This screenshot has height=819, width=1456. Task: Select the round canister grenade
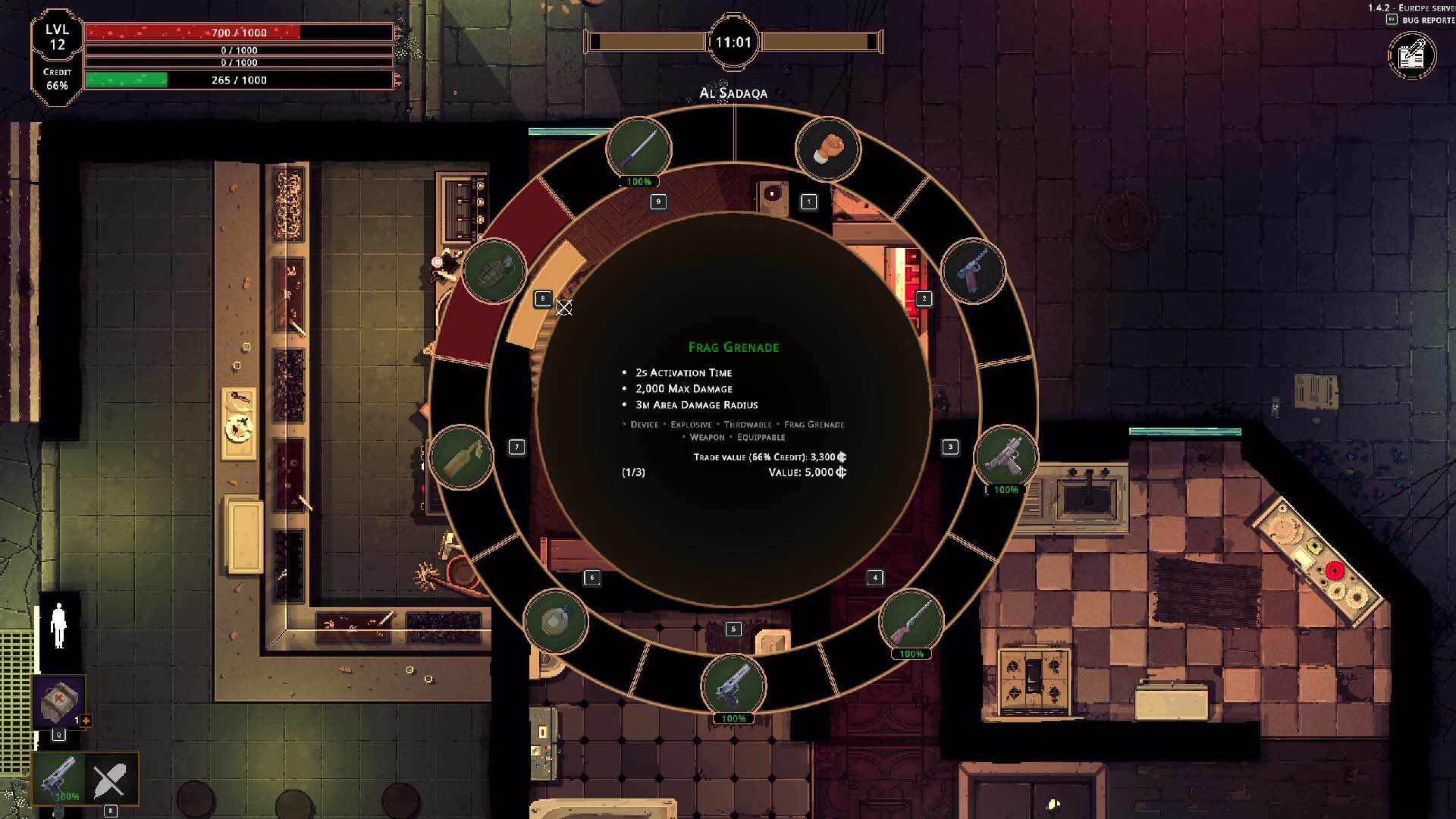[x=556, y=621]
